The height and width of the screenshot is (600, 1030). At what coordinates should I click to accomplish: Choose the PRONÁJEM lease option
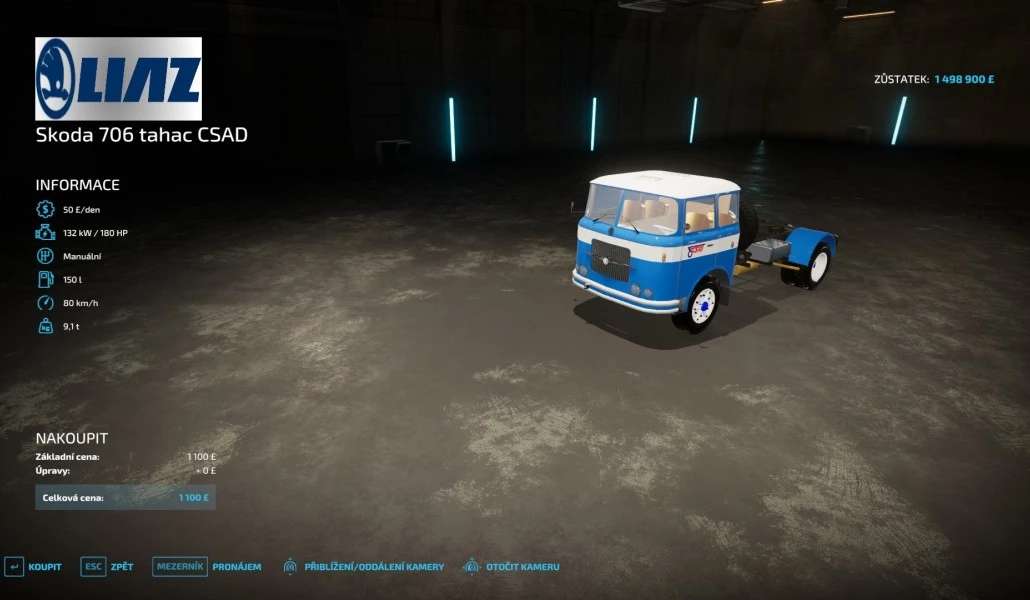point(207,567)
